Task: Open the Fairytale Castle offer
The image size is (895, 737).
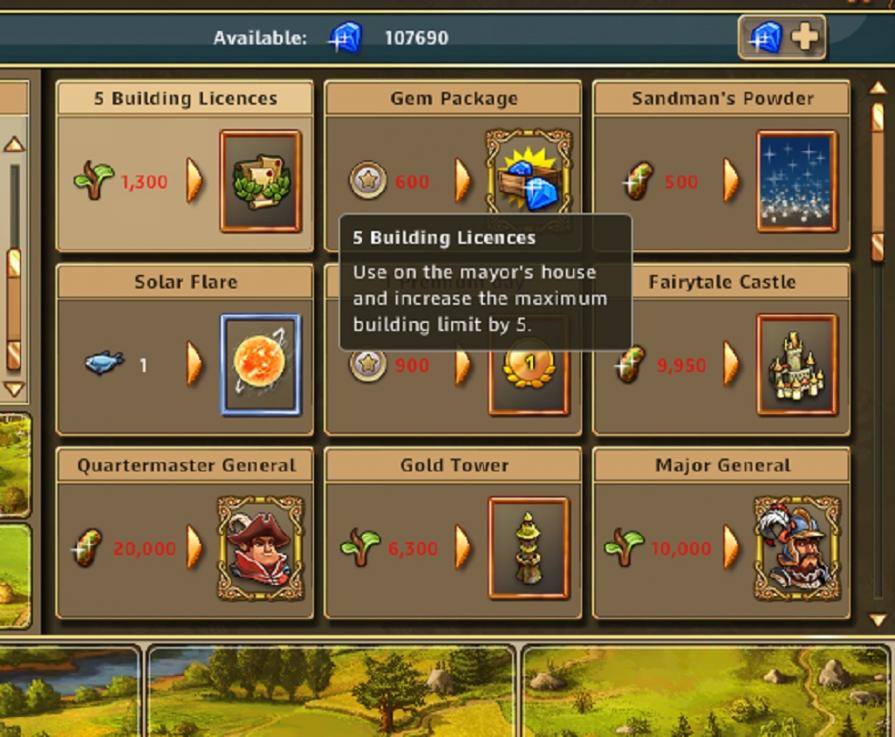Action: [796, 365]
